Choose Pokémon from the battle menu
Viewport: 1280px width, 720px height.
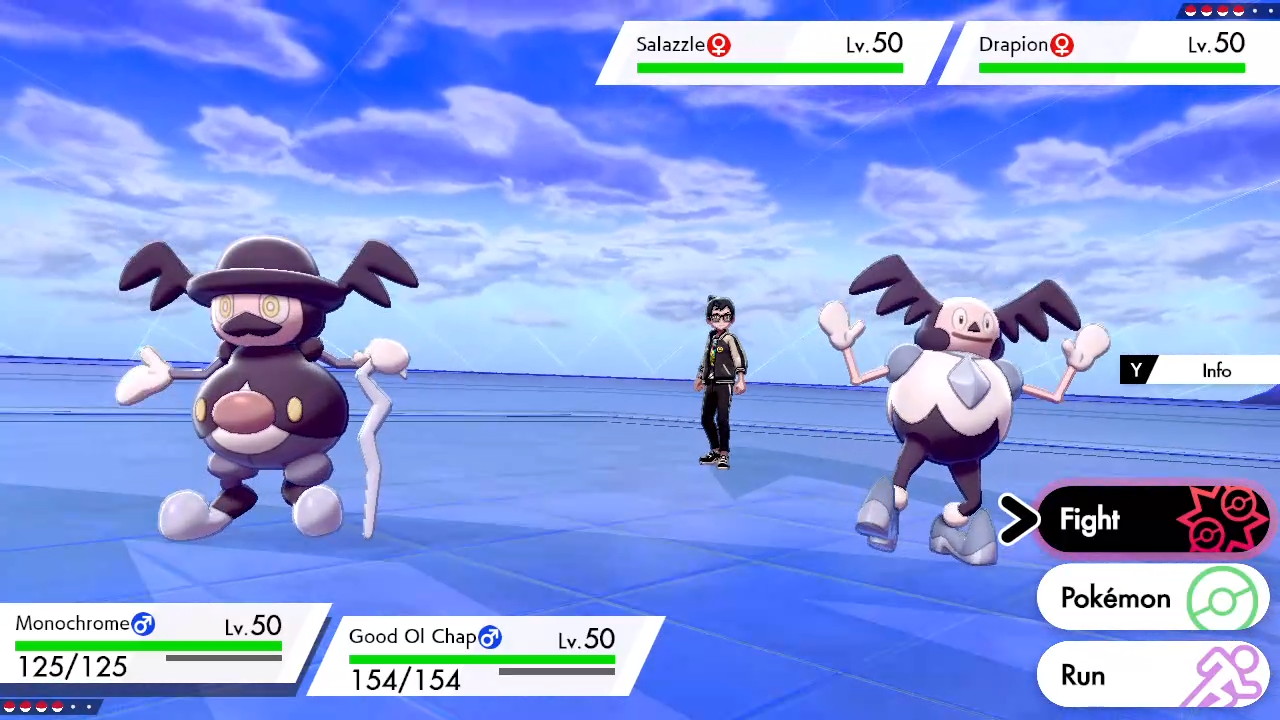click(x=1115, y=598)
